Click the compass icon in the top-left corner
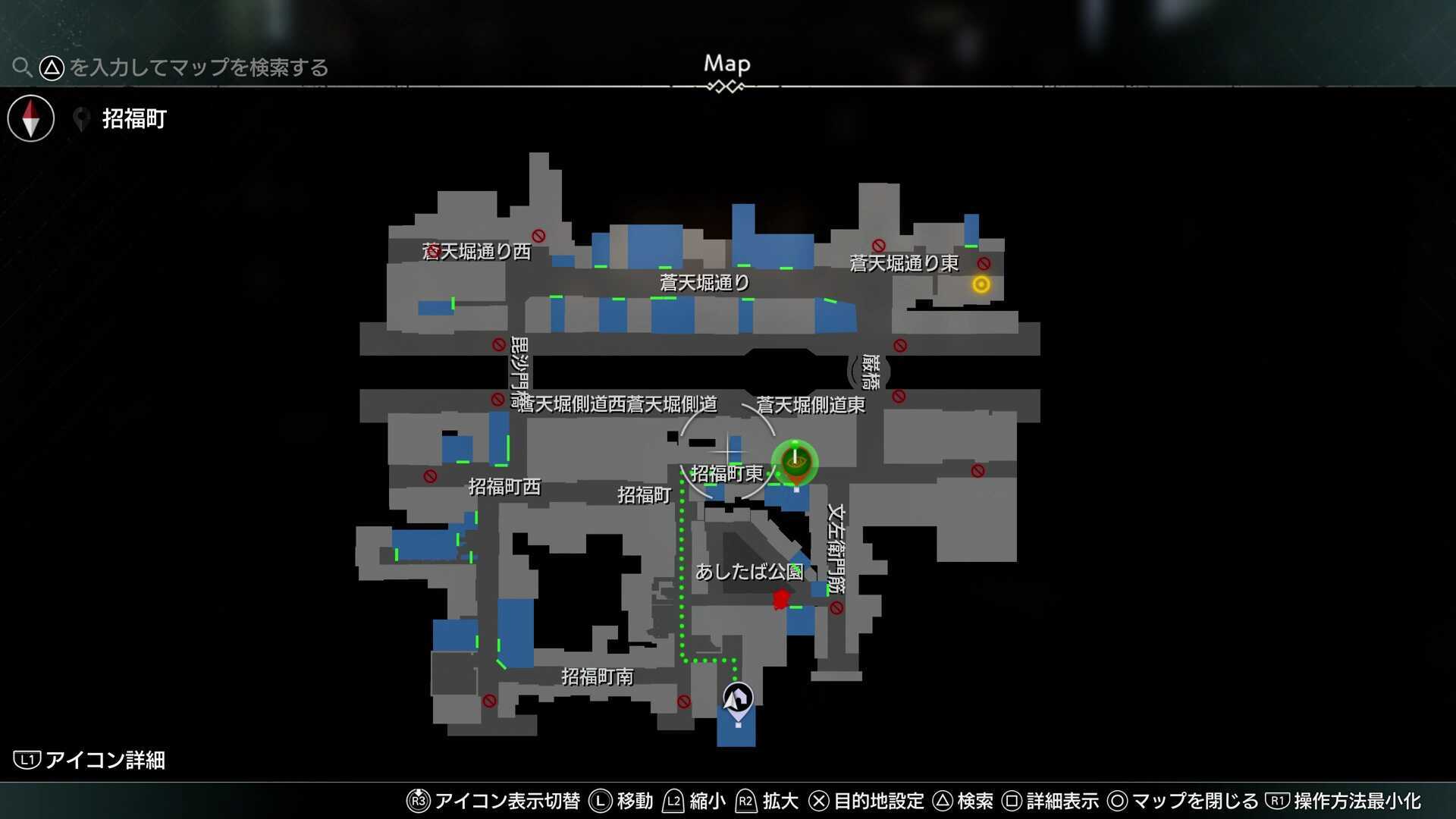 (x=30, y=118)
